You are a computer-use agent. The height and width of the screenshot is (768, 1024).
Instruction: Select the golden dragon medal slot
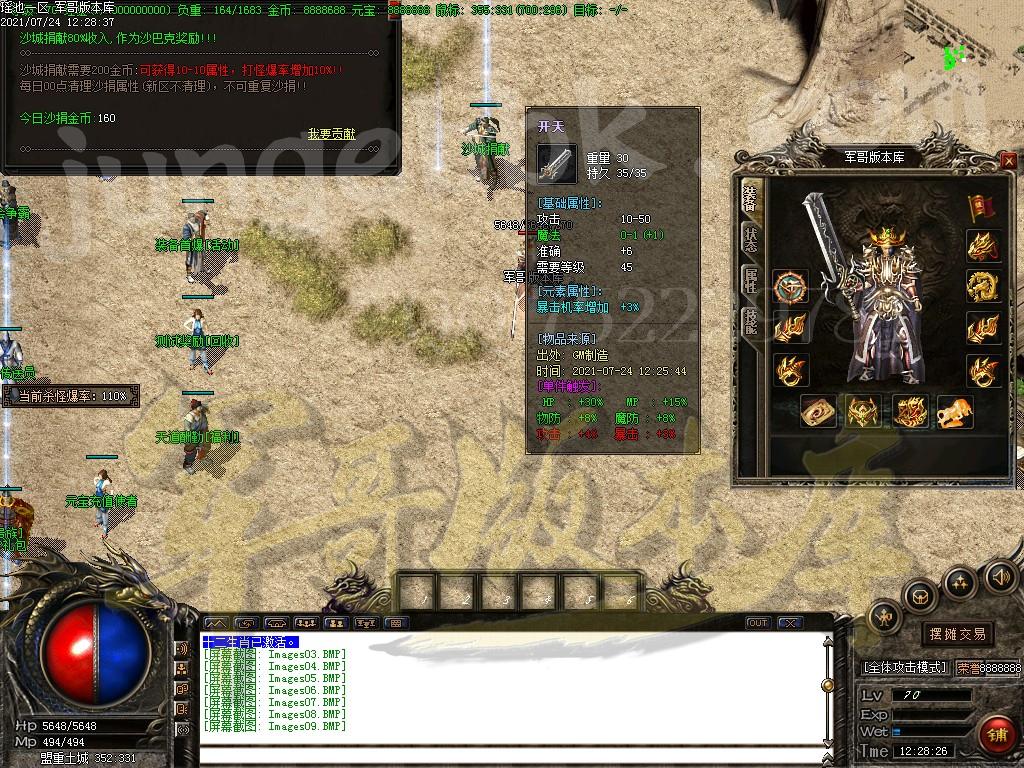coord(982,286)
